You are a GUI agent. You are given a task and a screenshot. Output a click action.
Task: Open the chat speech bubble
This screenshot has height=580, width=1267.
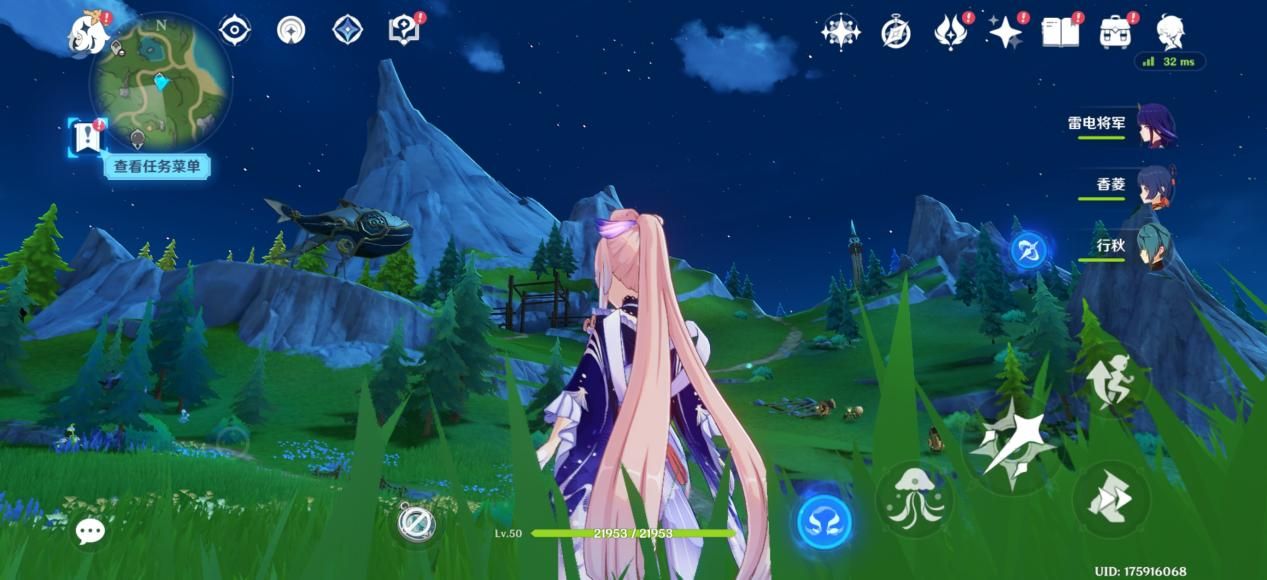90,532
